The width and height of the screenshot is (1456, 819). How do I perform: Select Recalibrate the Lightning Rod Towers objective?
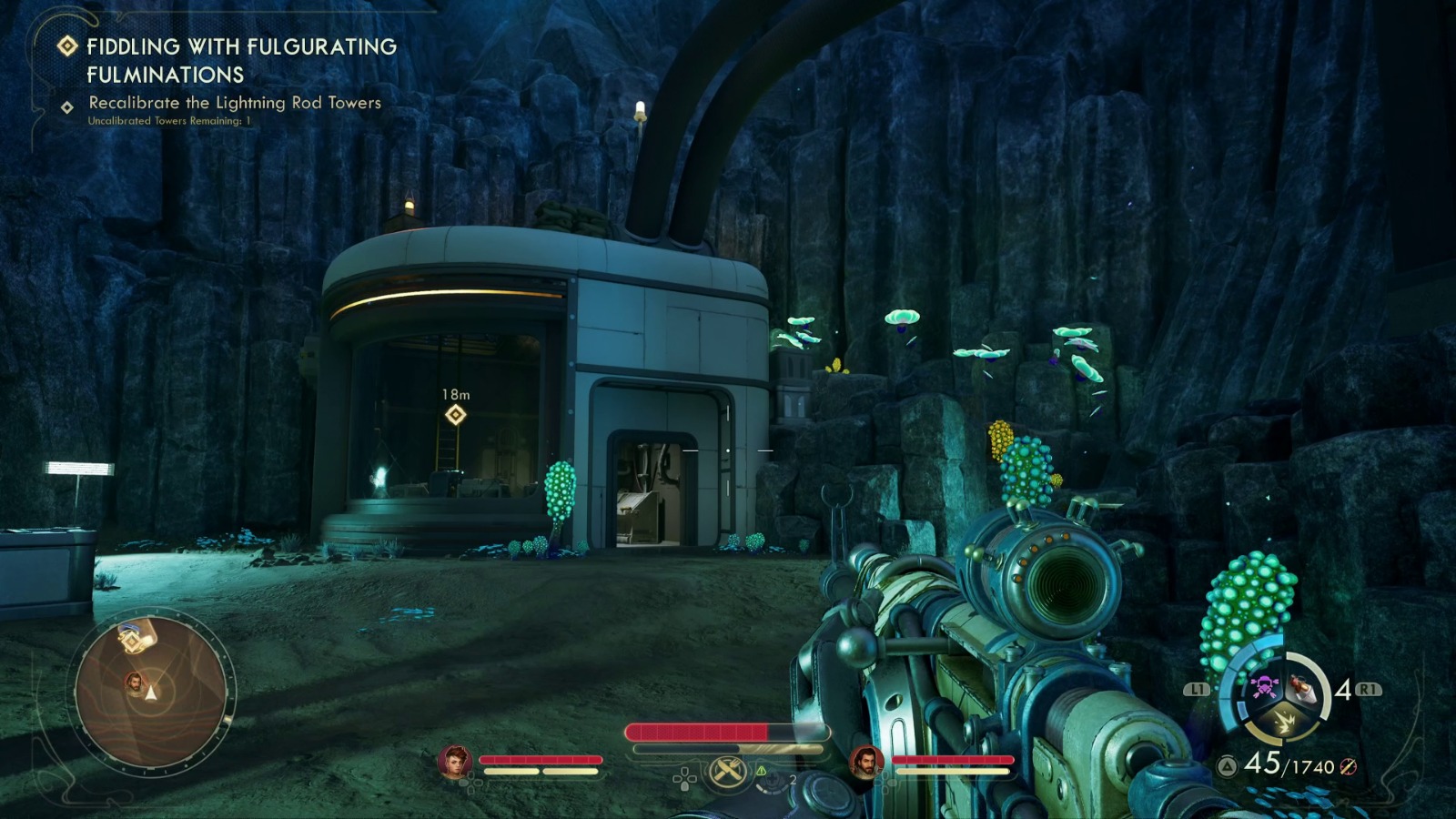(x=235, y=103)
